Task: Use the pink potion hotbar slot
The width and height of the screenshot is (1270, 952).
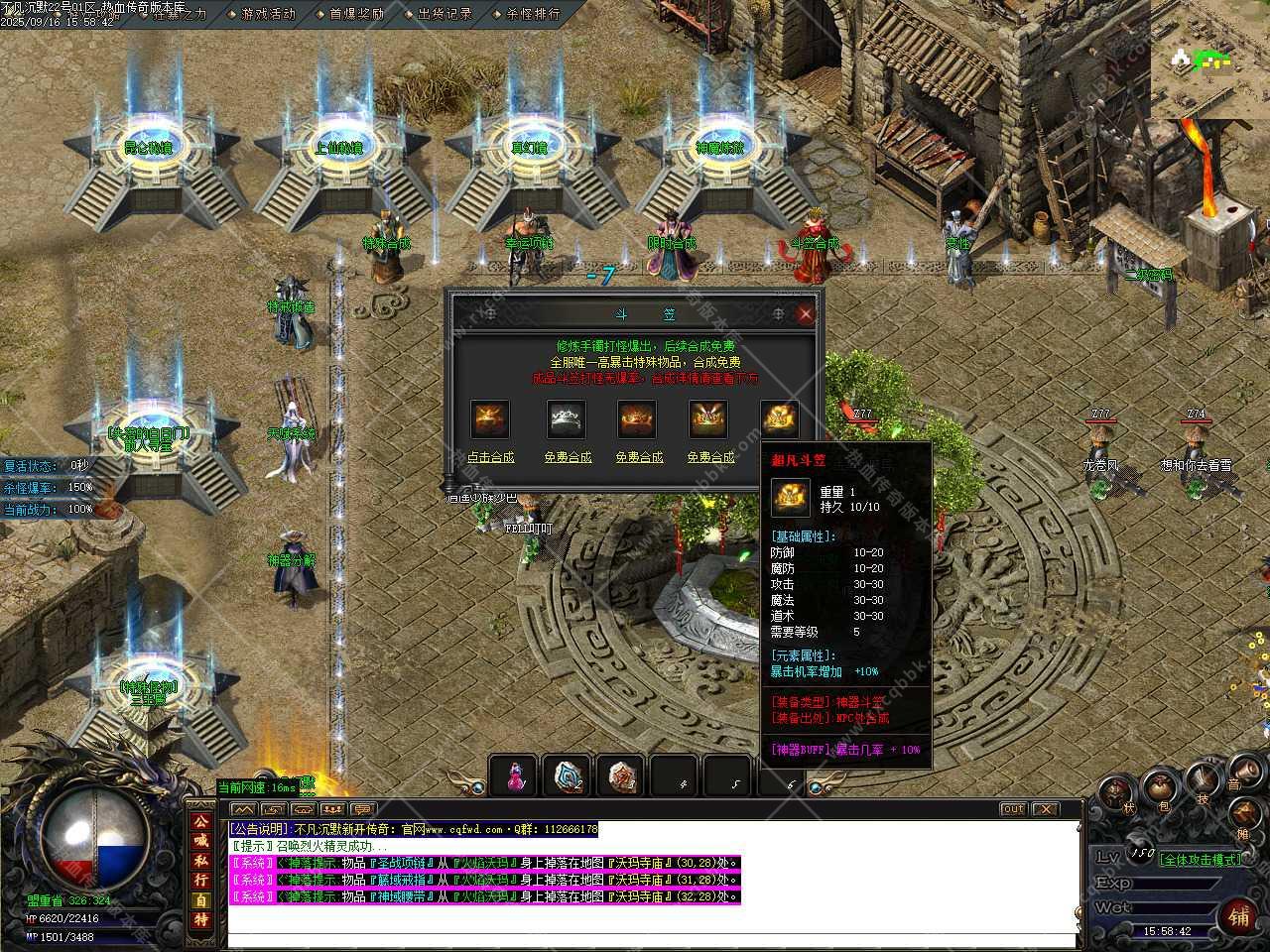Action: (x=514, y=776)
